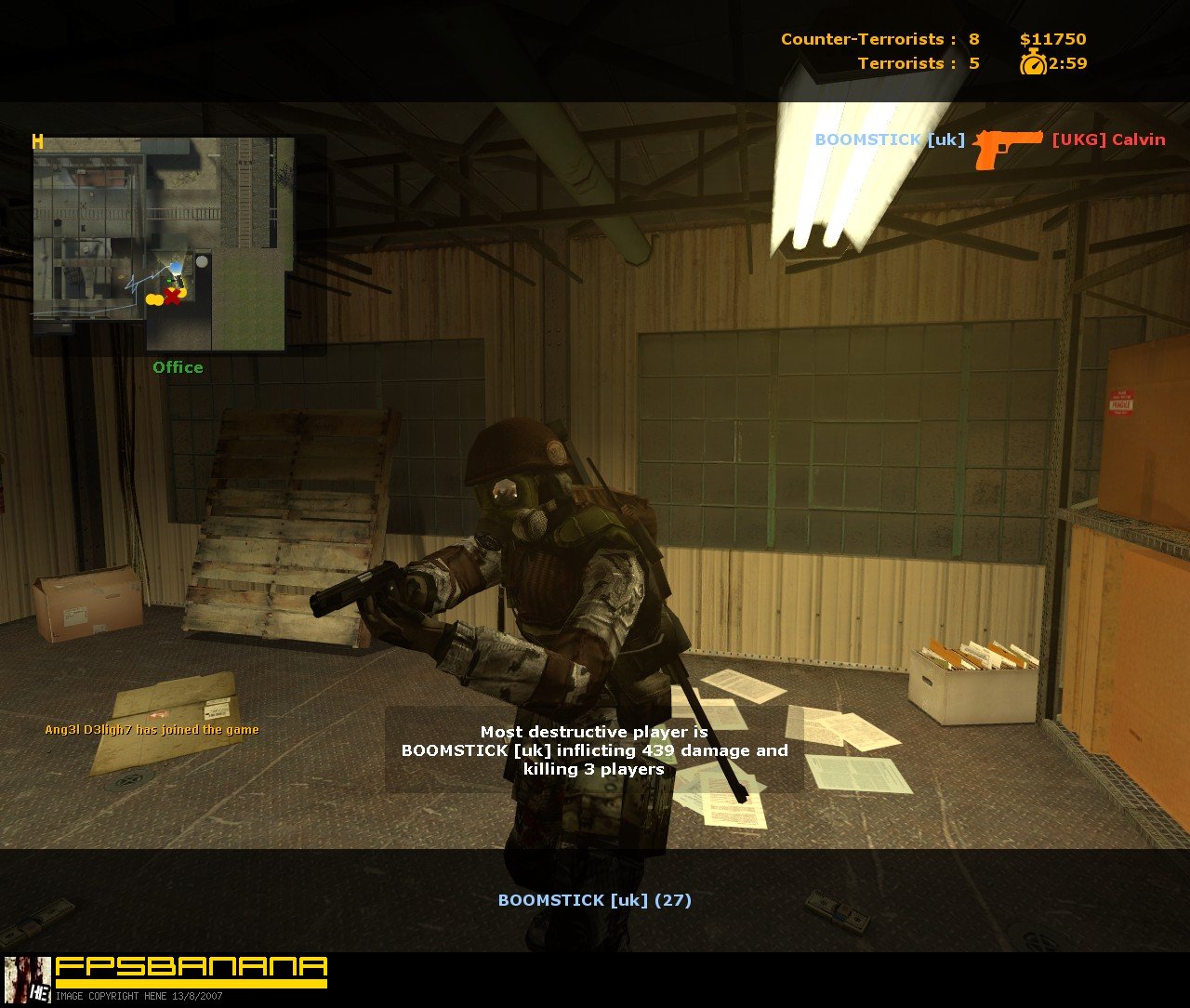Click BOOMSTICK [uk] (27) spectator name
Viewport: 1190px width, 1008px height.
pyautogui.click(x=594, y=900)
